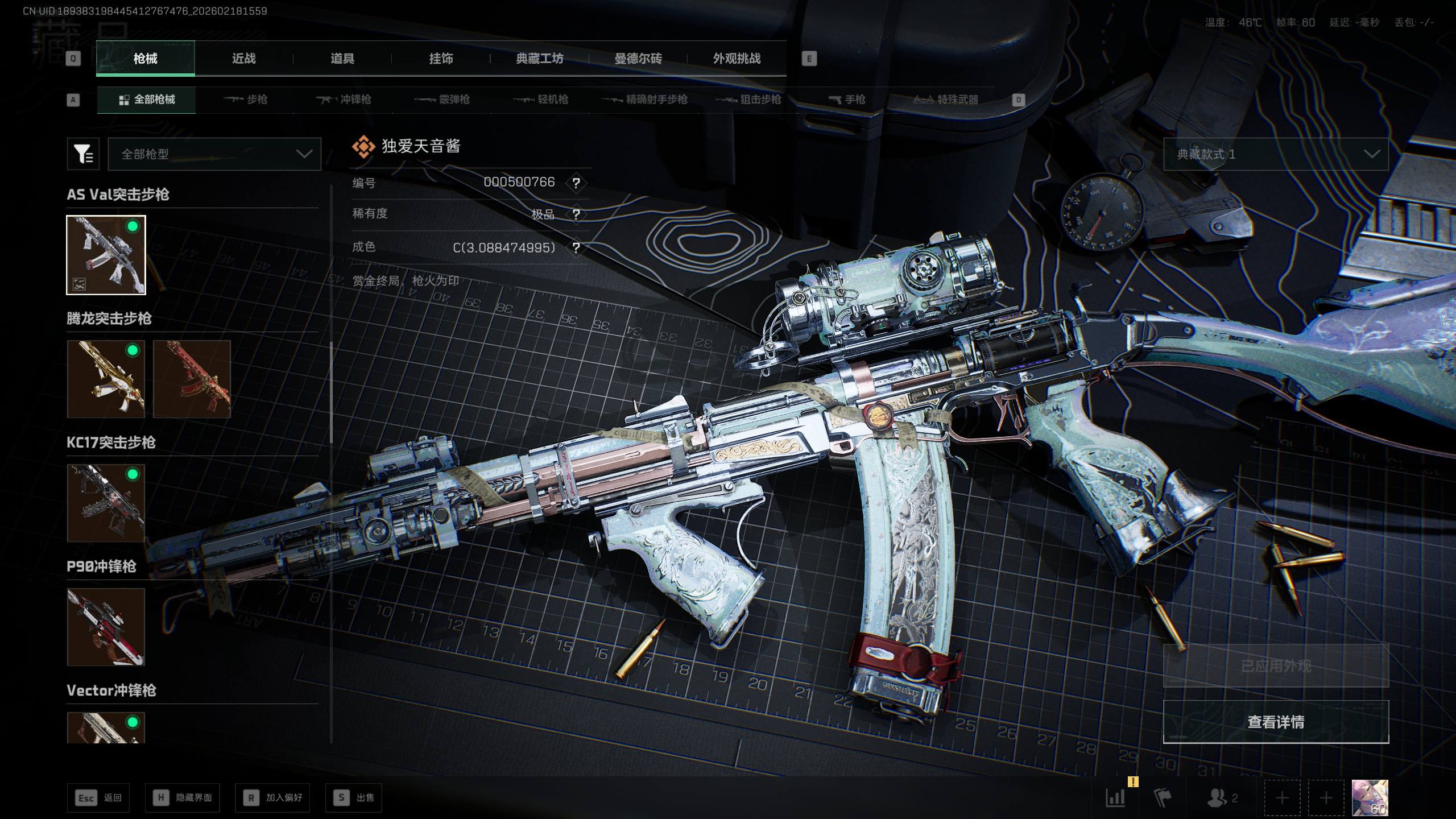Switch to the 近战 melee tab
The width and height of the screenshot is (1456, 819).
click(243, 59)
